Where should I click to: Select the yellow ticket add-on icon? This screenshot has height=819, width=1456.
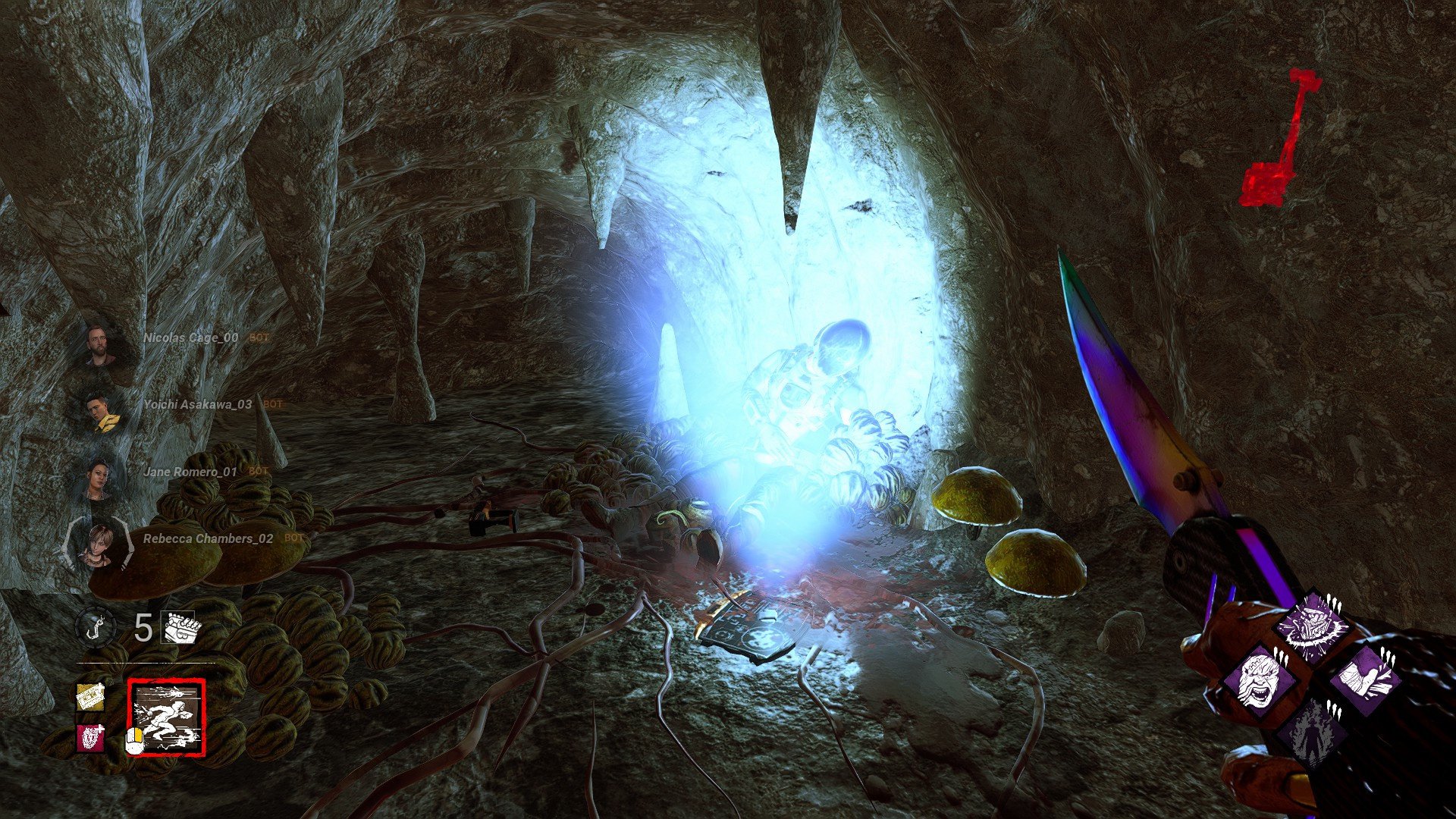(90, 698)
